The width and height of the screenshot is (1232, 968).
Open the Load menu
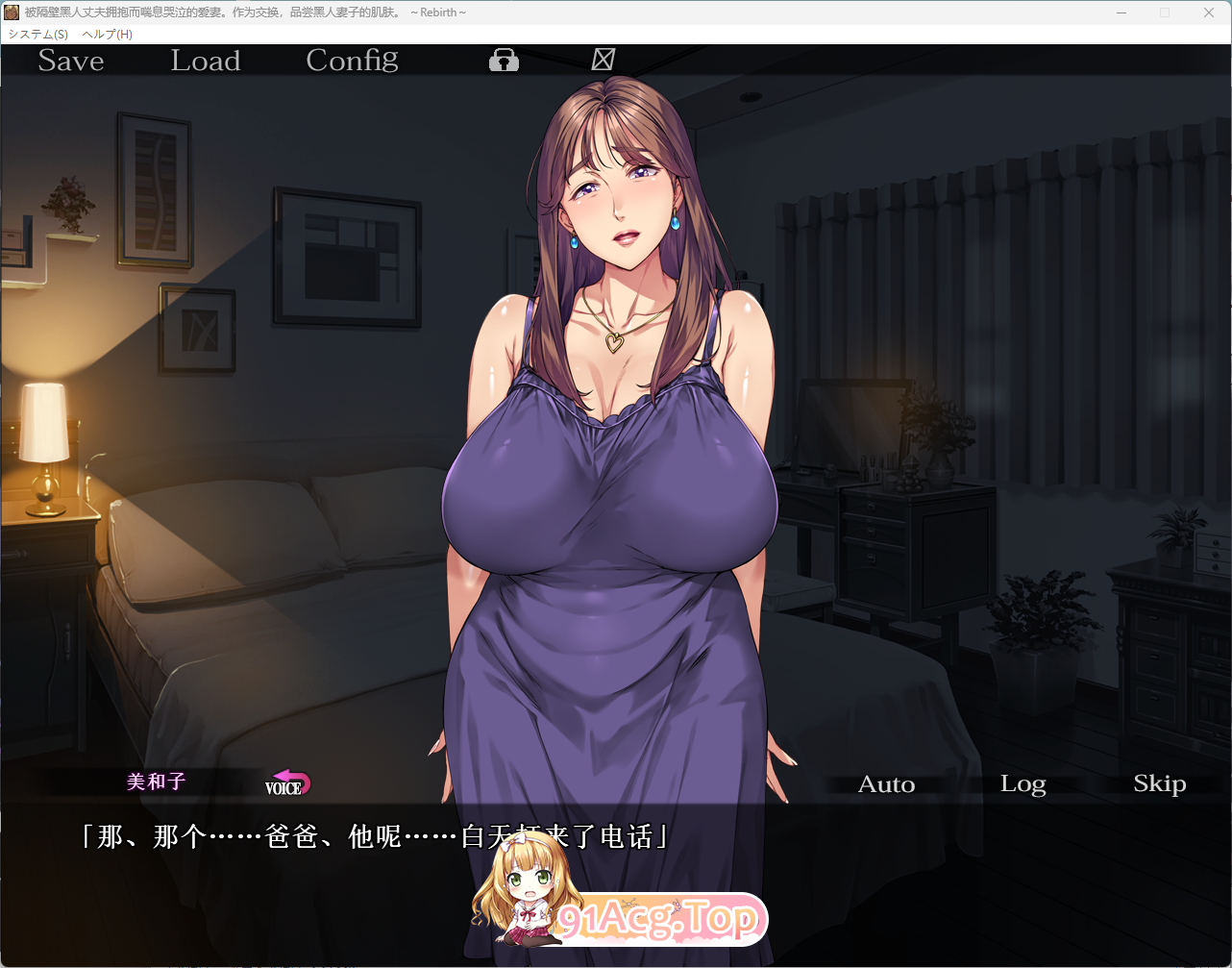(206, 61)
